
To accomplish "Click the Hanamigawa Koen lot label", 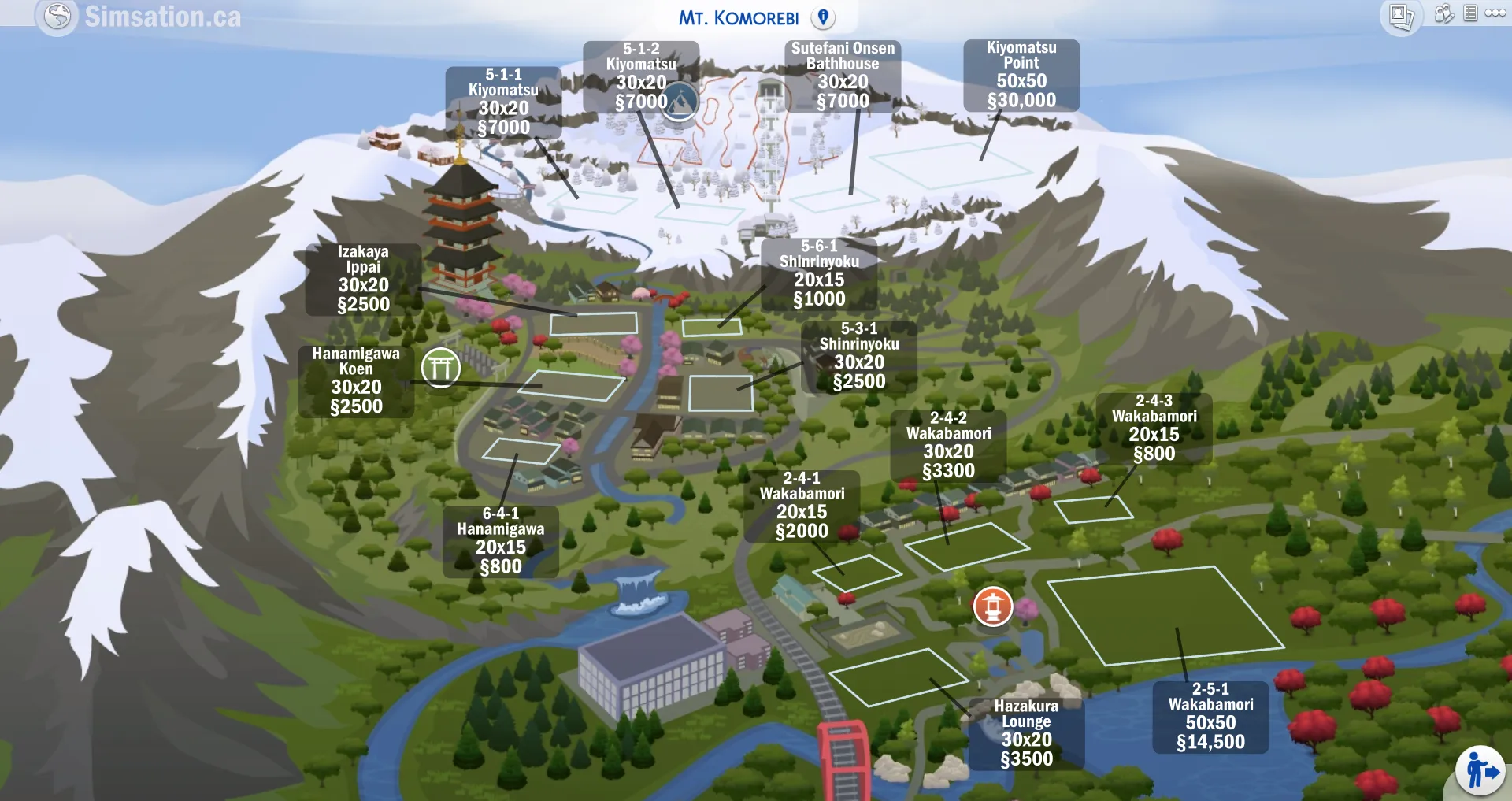I will (x=356, y=380).
